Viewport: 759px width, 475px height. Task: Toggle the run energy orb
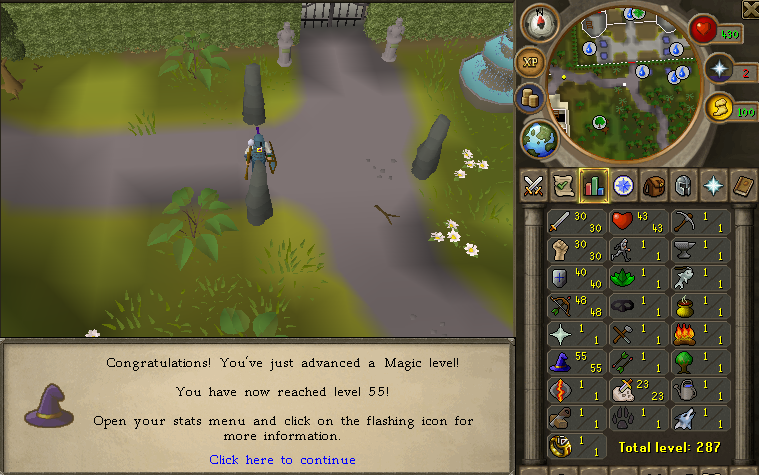(719, 108)
